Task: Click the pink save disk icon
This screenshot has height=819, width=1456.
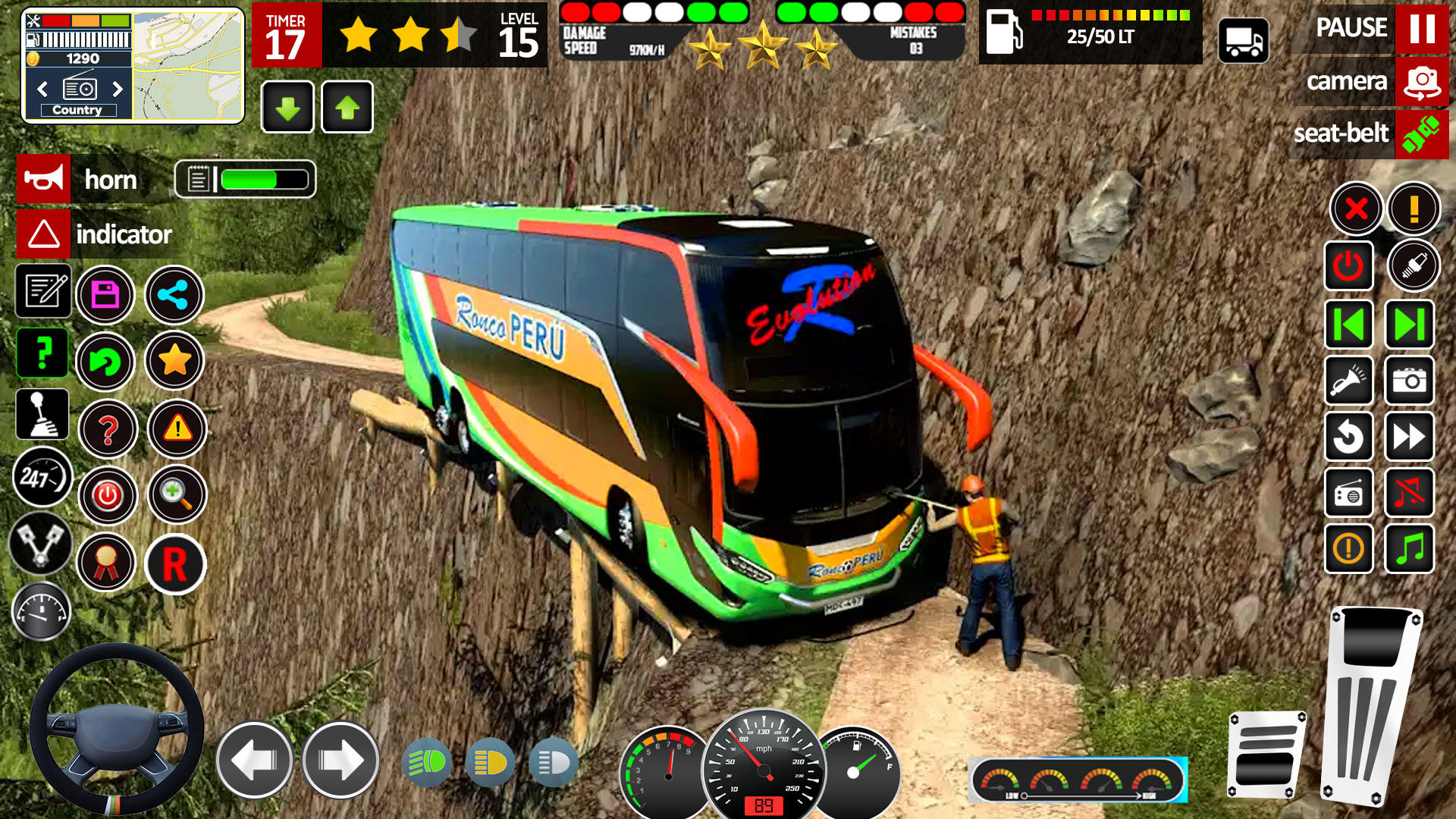Action: 105,295
